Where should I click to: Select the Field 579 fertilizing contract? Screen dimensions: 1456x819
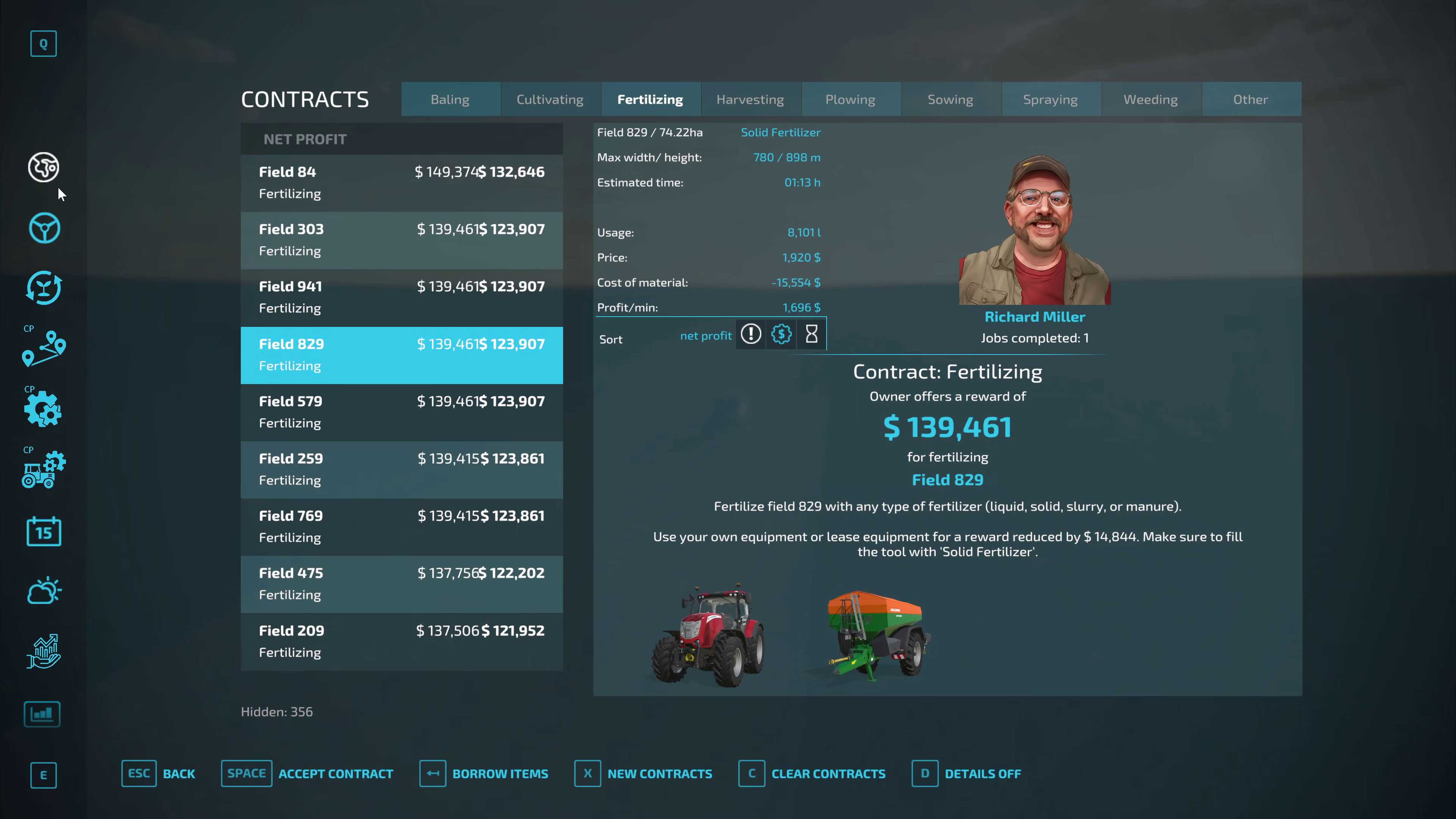coord(401,412)
